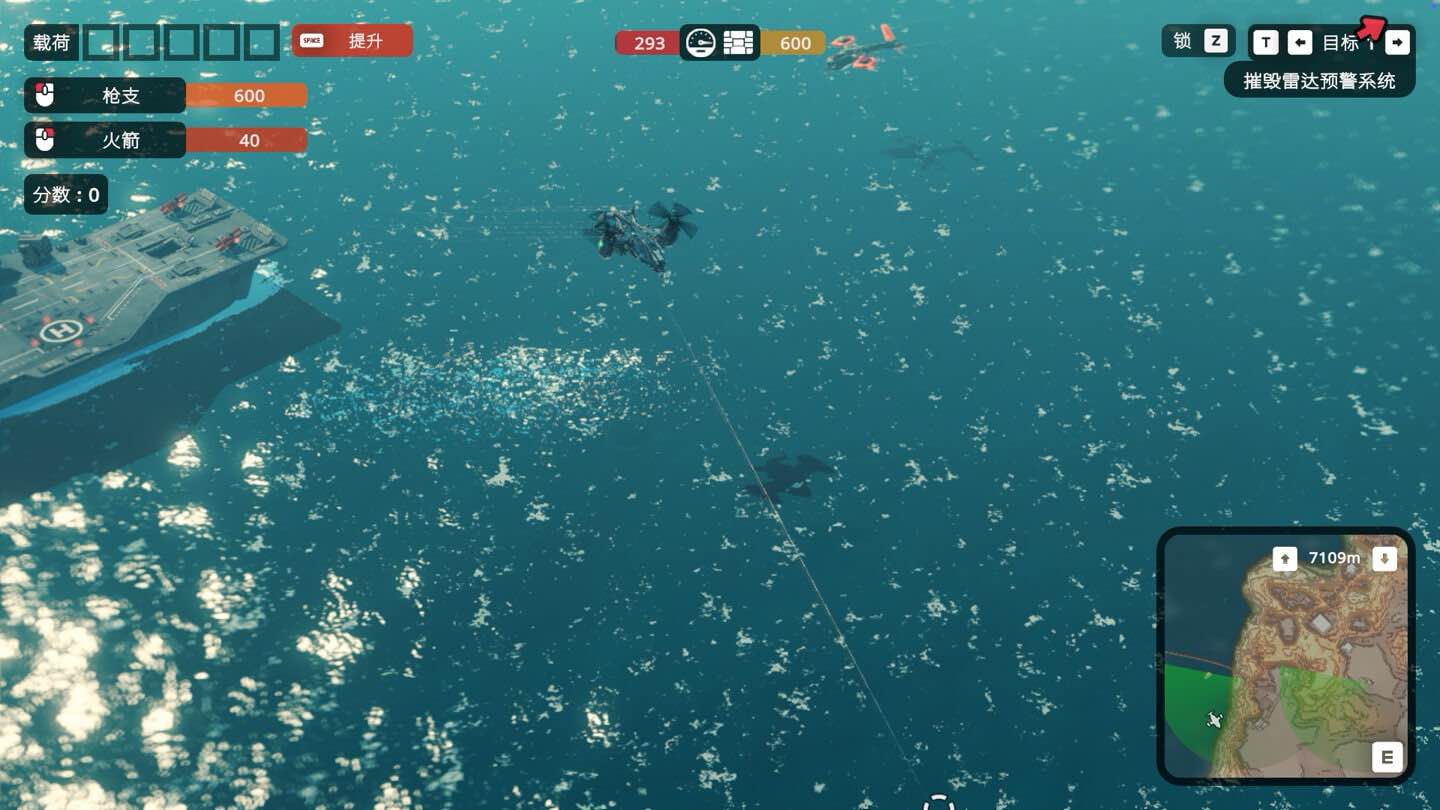This screenshot has width=1440, height=810.
Task: Cycle to next target with the right arrow
Action: [1397, 42]
